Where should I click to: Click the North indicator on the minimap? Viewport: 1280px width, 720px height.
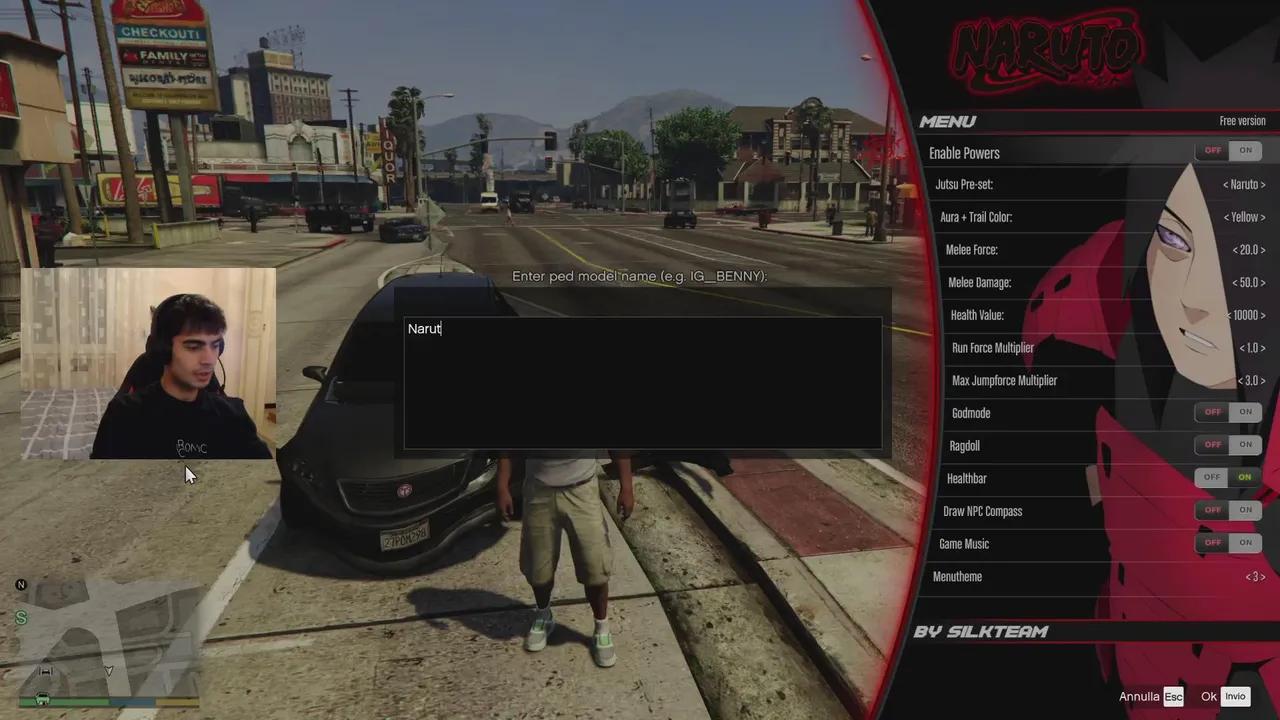[20, 584]
